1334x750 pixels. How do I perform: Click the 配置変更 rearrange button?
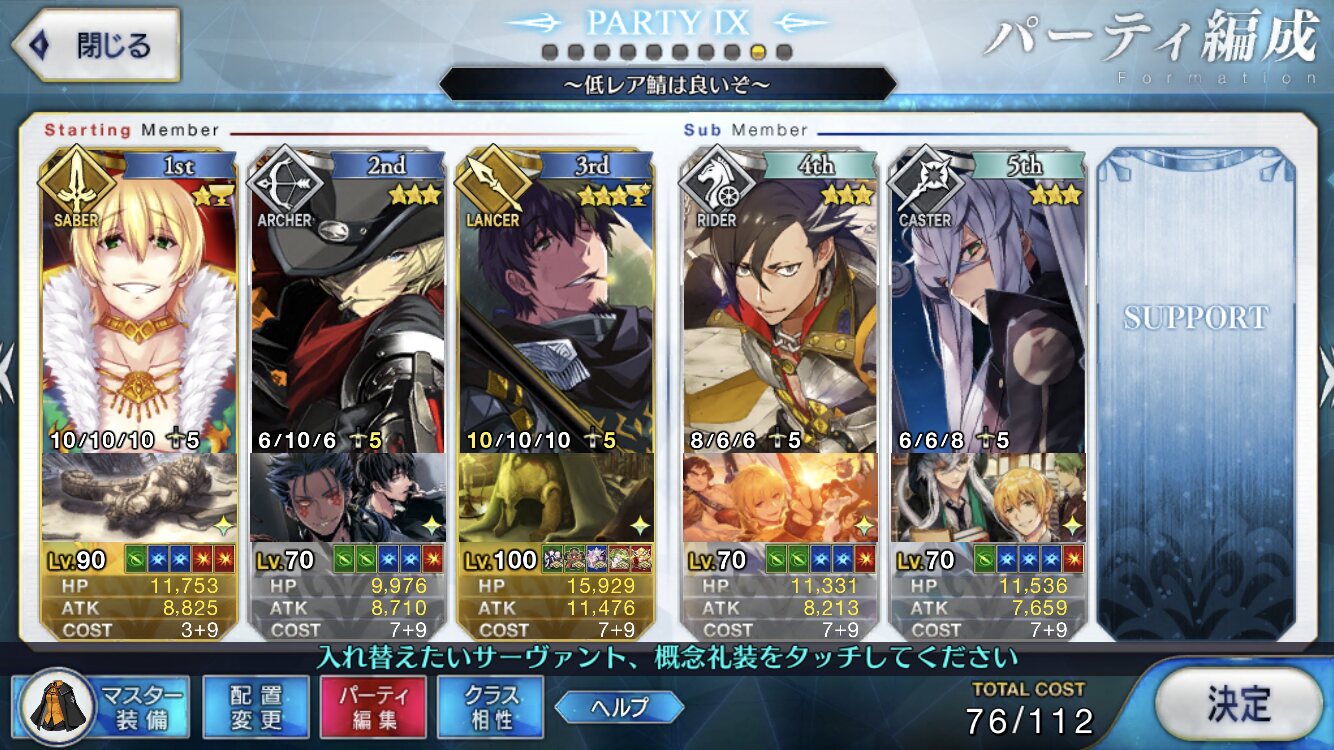coord(255,706)
